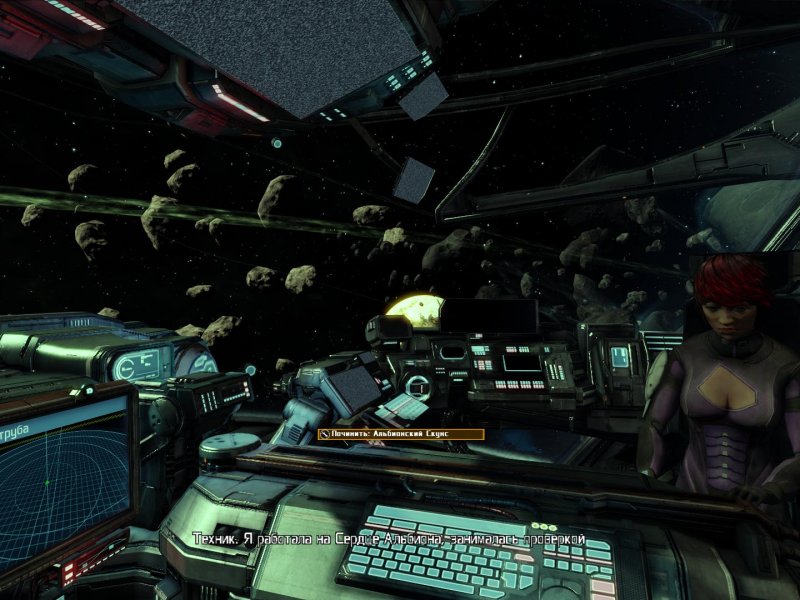Select the "Починить: Альбионский Скунс" repair prompt
The width and height of the screenshot is (800, 600).
[x=400, y=435]
